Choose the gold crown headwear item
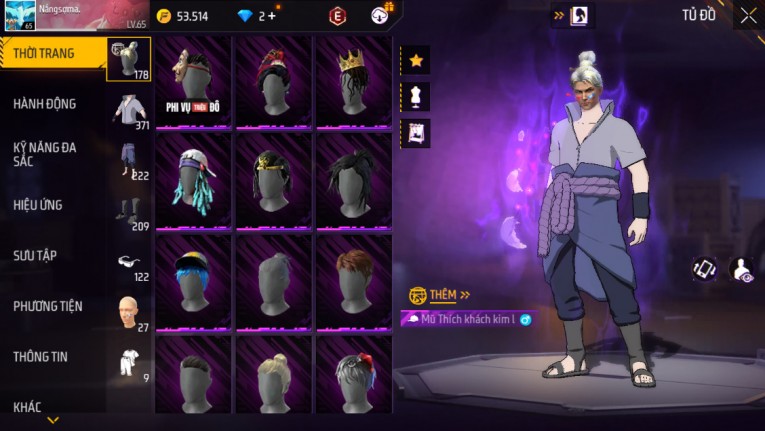Viewport: 765px width, 431px height. coord(353,82)
